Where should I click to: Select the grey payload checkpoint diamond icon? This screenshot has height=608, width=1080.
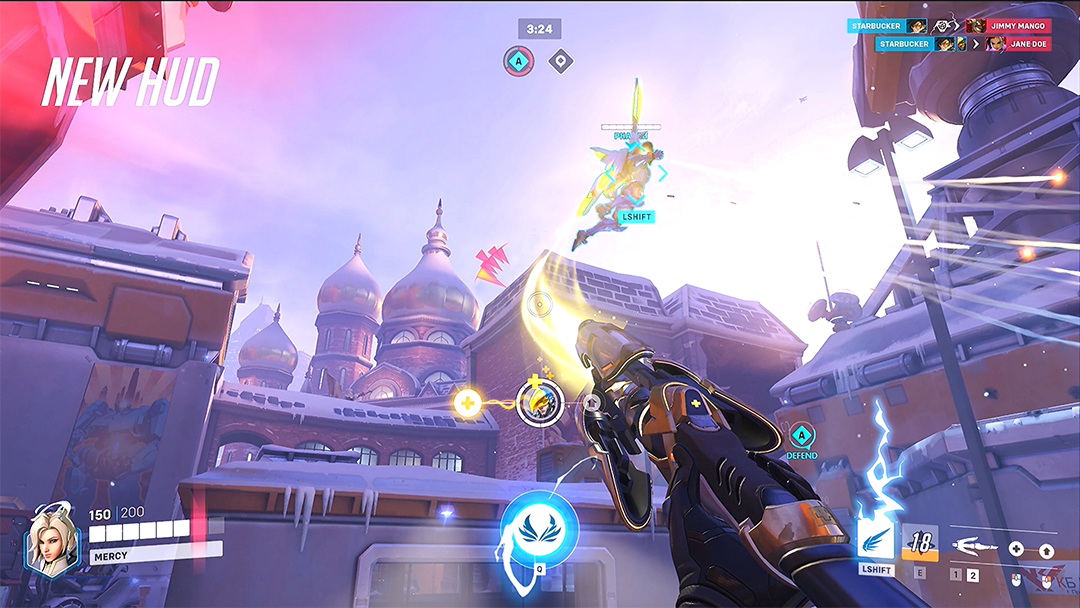[x=562, y=62]
